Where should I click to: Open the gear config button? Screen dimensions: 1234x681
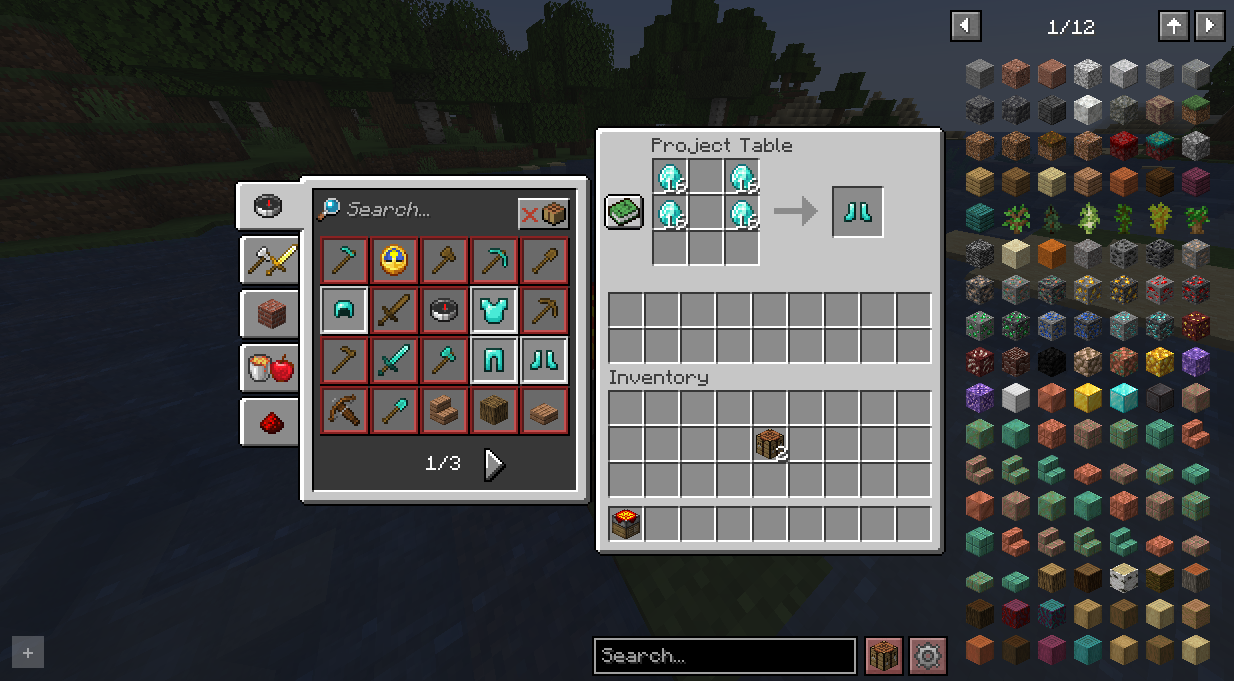(928, 656)
